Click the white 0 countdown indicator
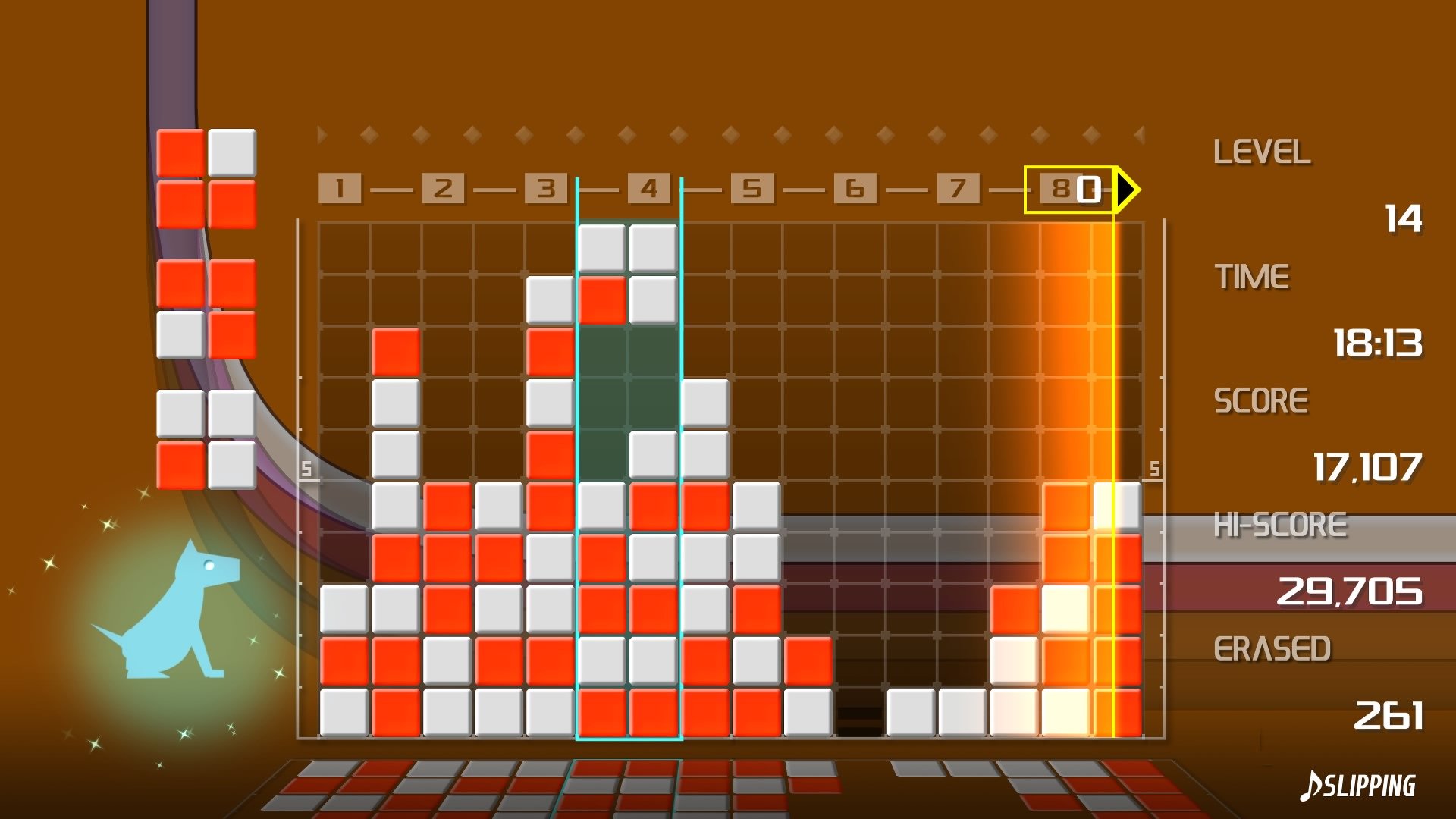 point(1090,190)
